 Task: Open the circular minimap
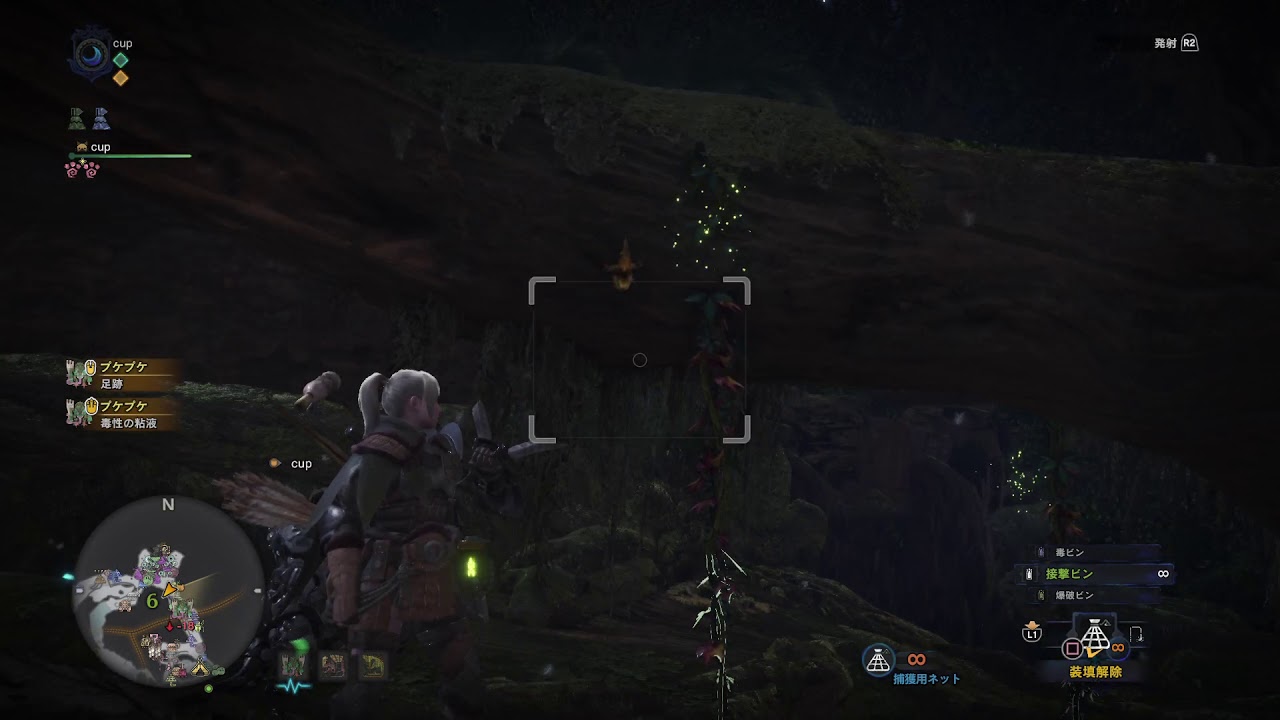point(168,591)
